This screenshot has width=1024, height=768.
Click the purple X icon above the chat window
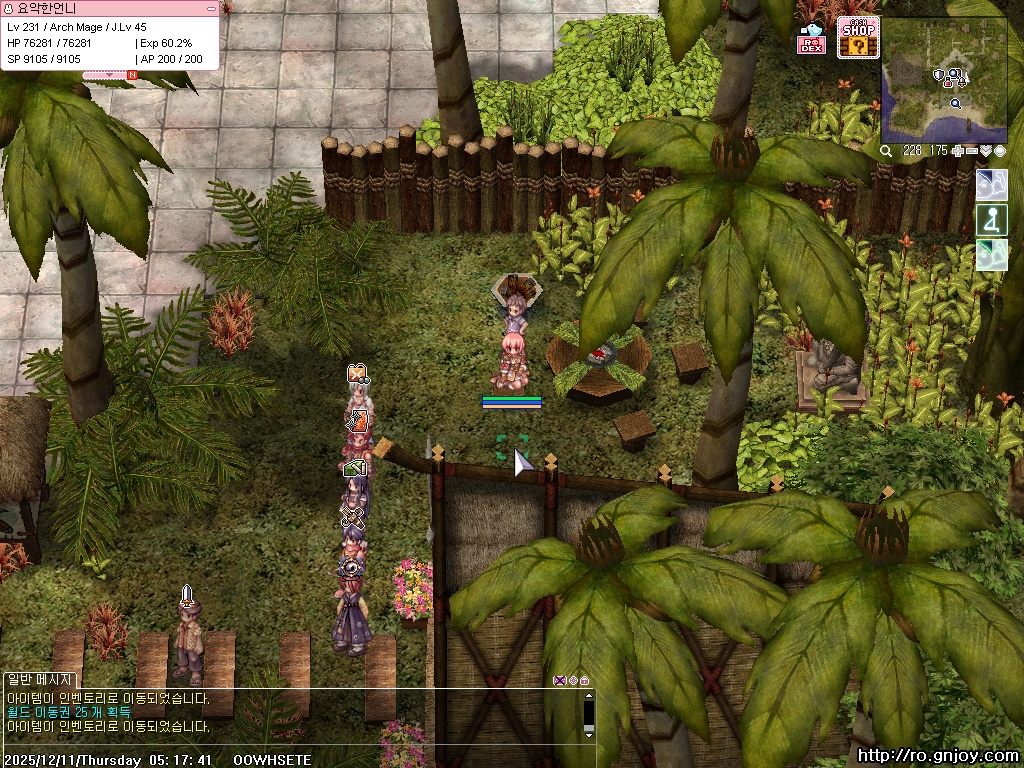point(559,681)
